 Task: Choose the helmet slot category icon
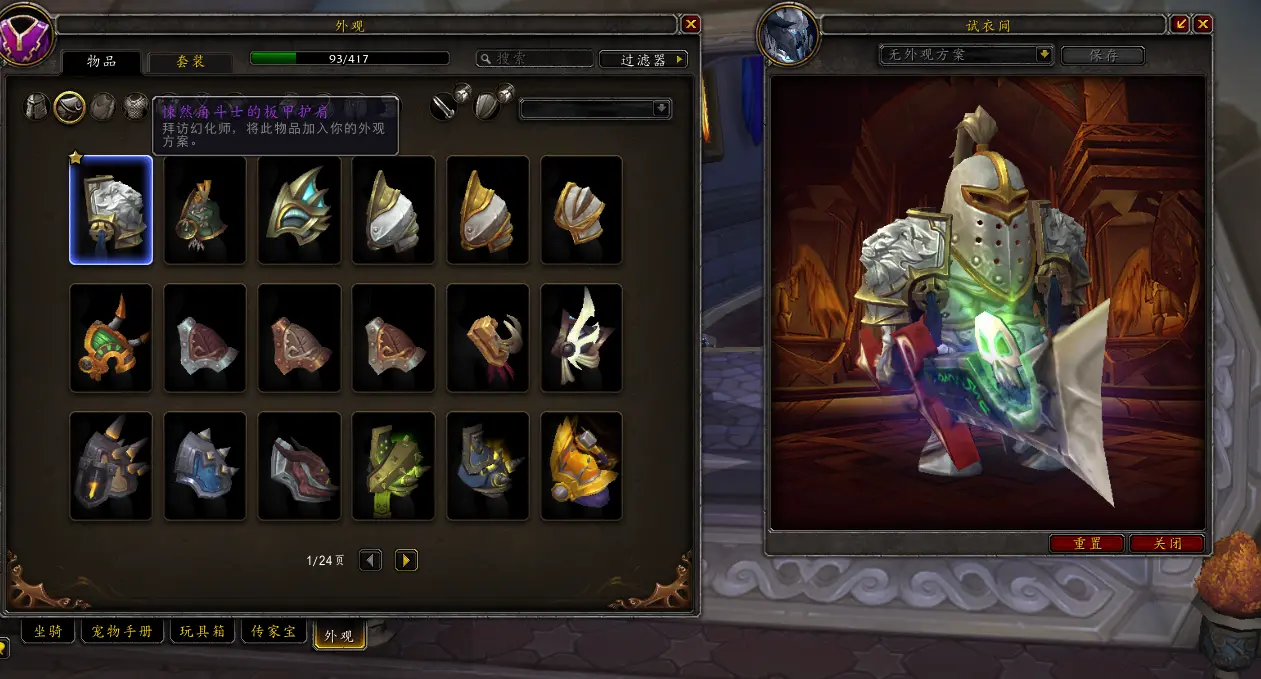tap(37, 106)
